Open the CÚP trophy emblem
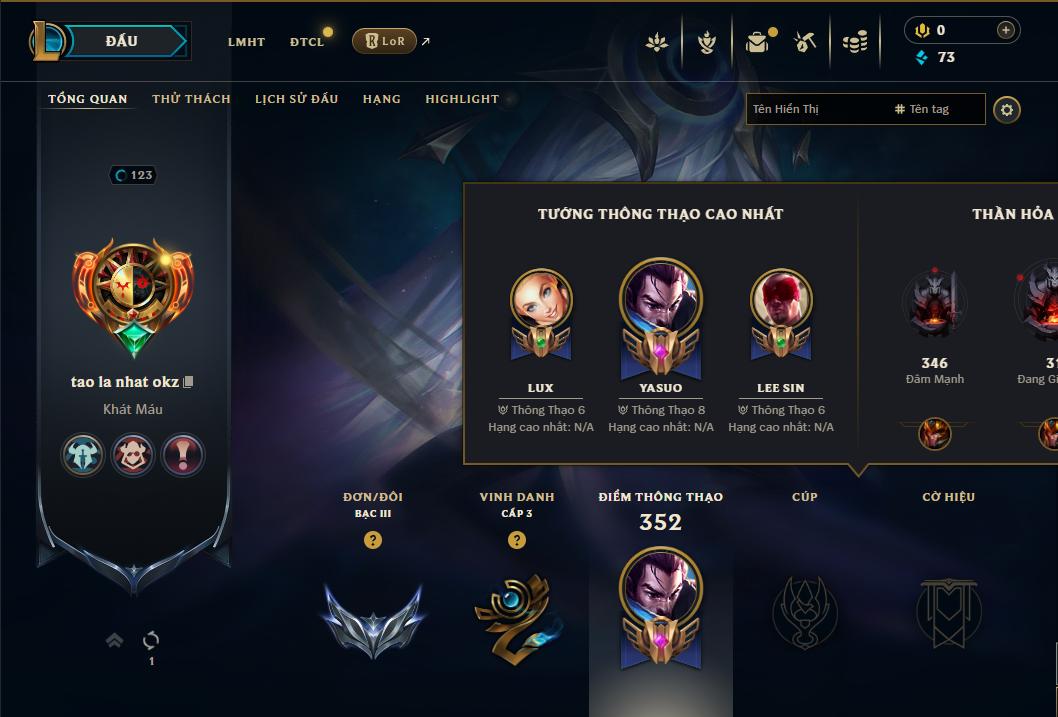Viewport: 1058px width, 717px height. click(804, 610)
